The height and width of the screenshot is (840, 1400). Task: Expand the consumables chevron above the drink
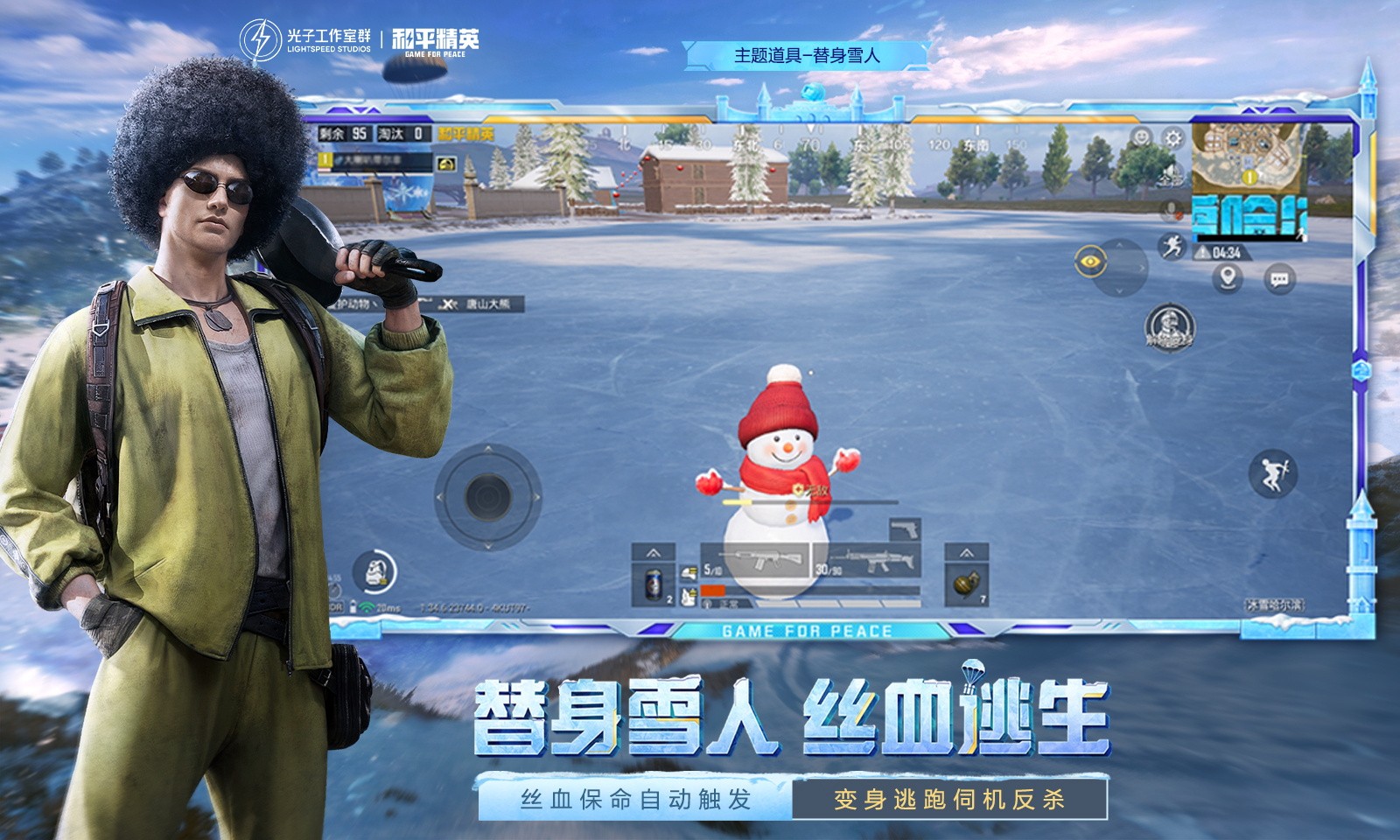pyautogui.click(x=652, y=554)
